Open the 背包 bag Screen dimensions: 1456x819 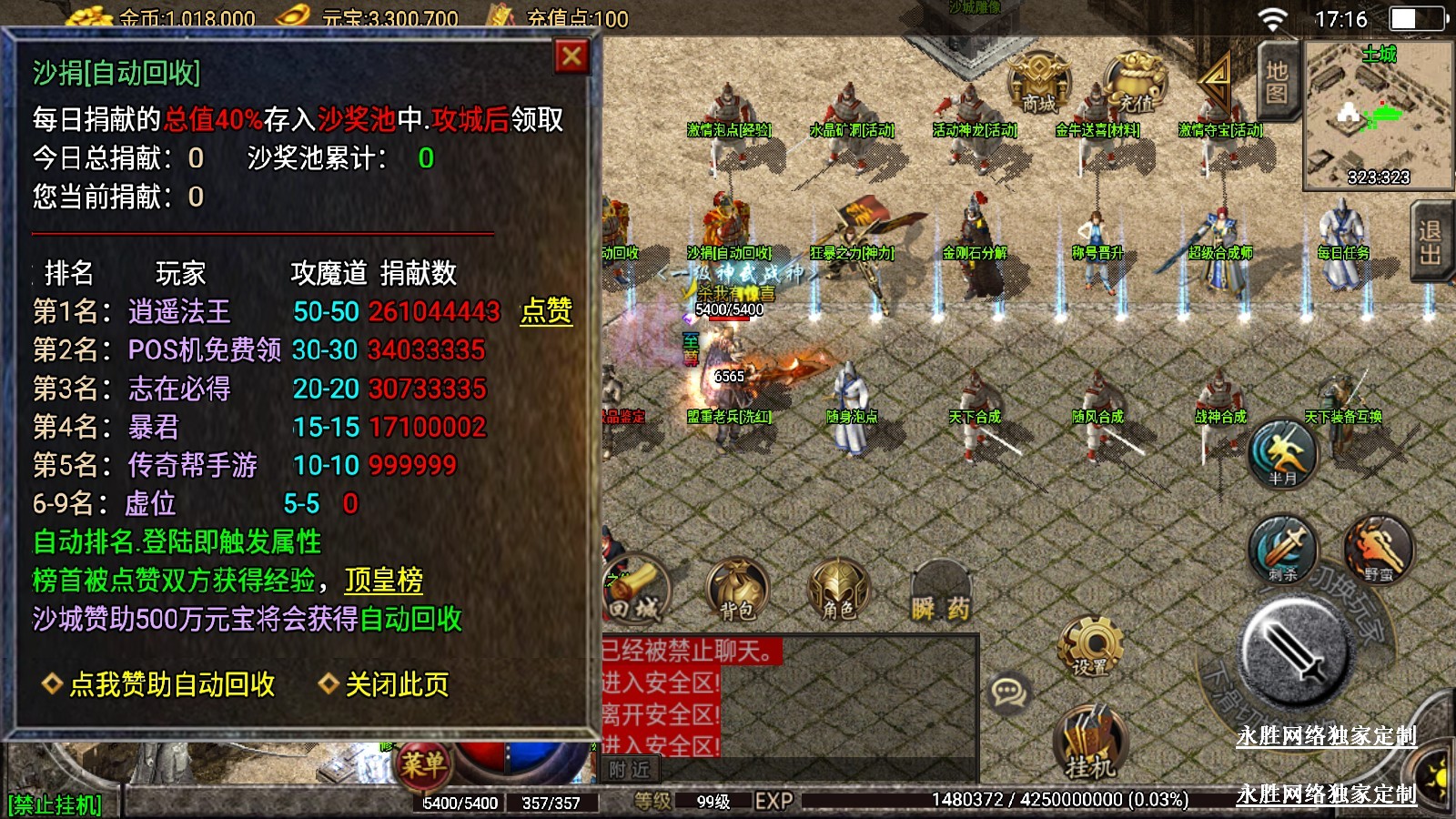pos(737,590)
